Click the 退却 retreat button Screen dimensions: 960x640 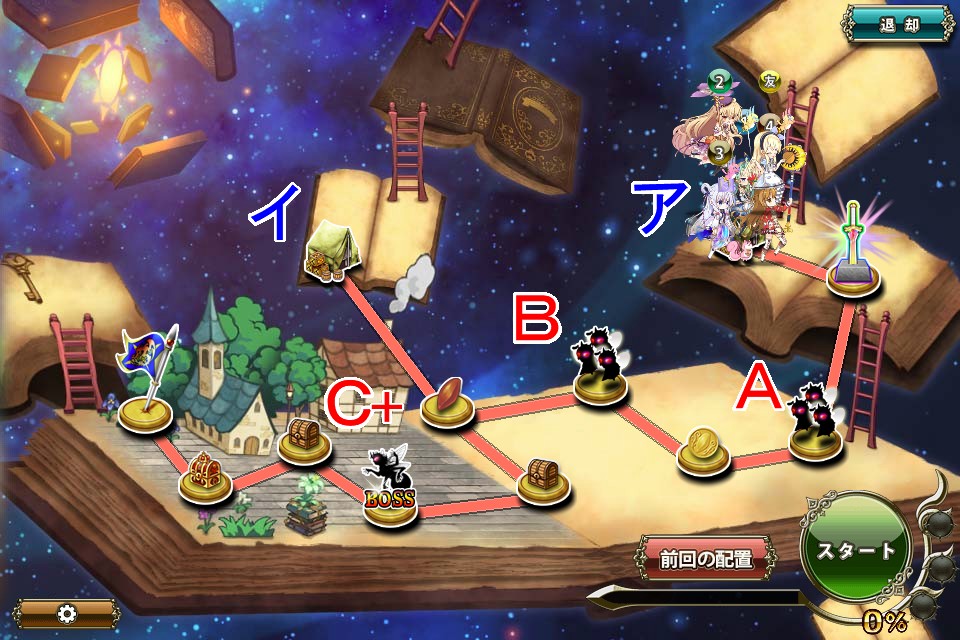898,24
